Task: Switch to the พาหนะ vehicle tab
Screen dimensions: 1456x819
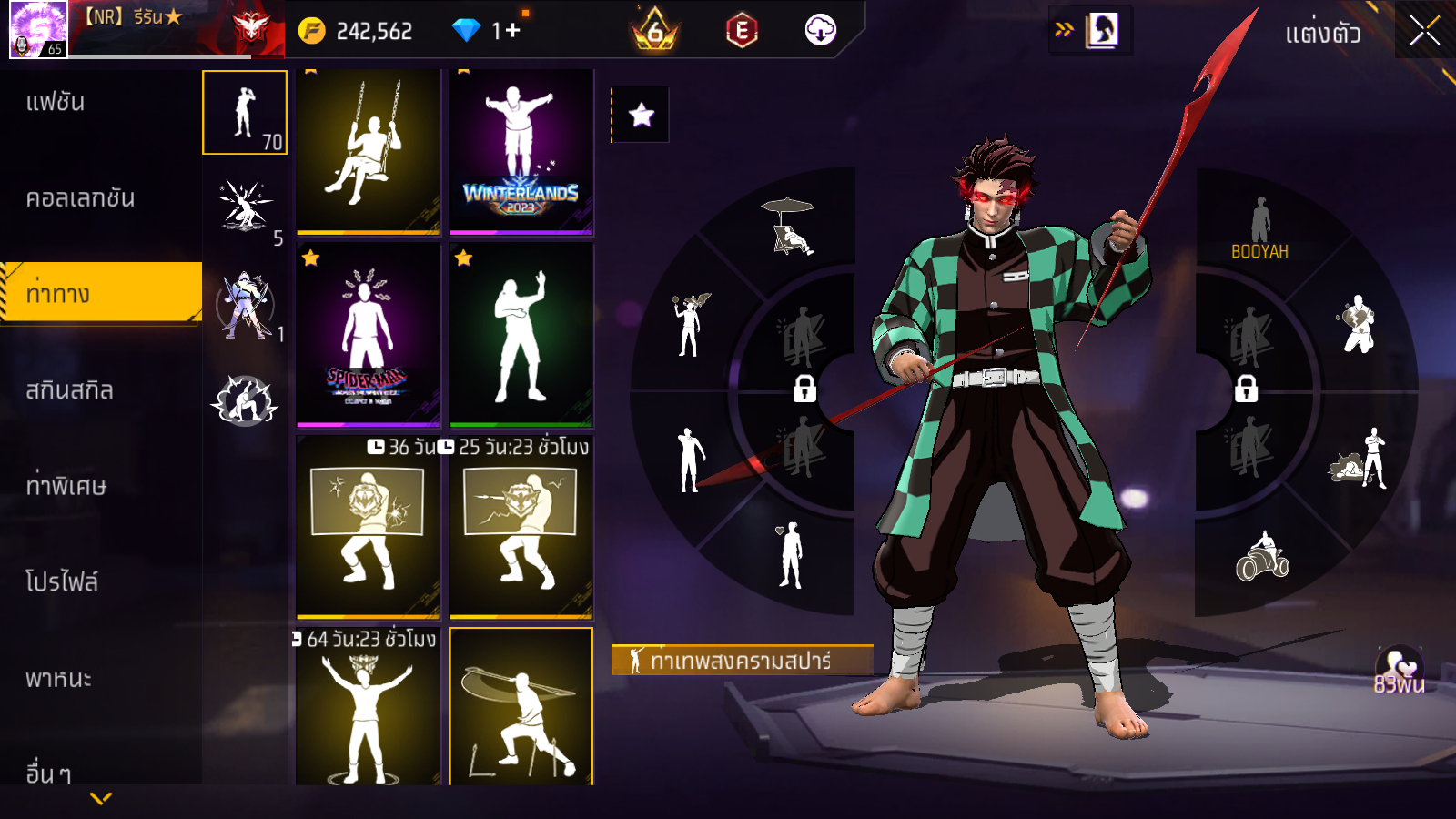Action: 58,679
